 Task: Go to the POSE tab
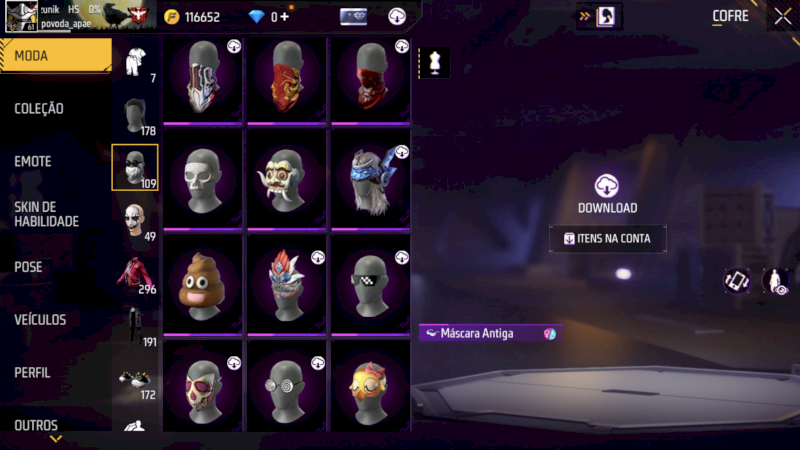click(x=29, y=267)
